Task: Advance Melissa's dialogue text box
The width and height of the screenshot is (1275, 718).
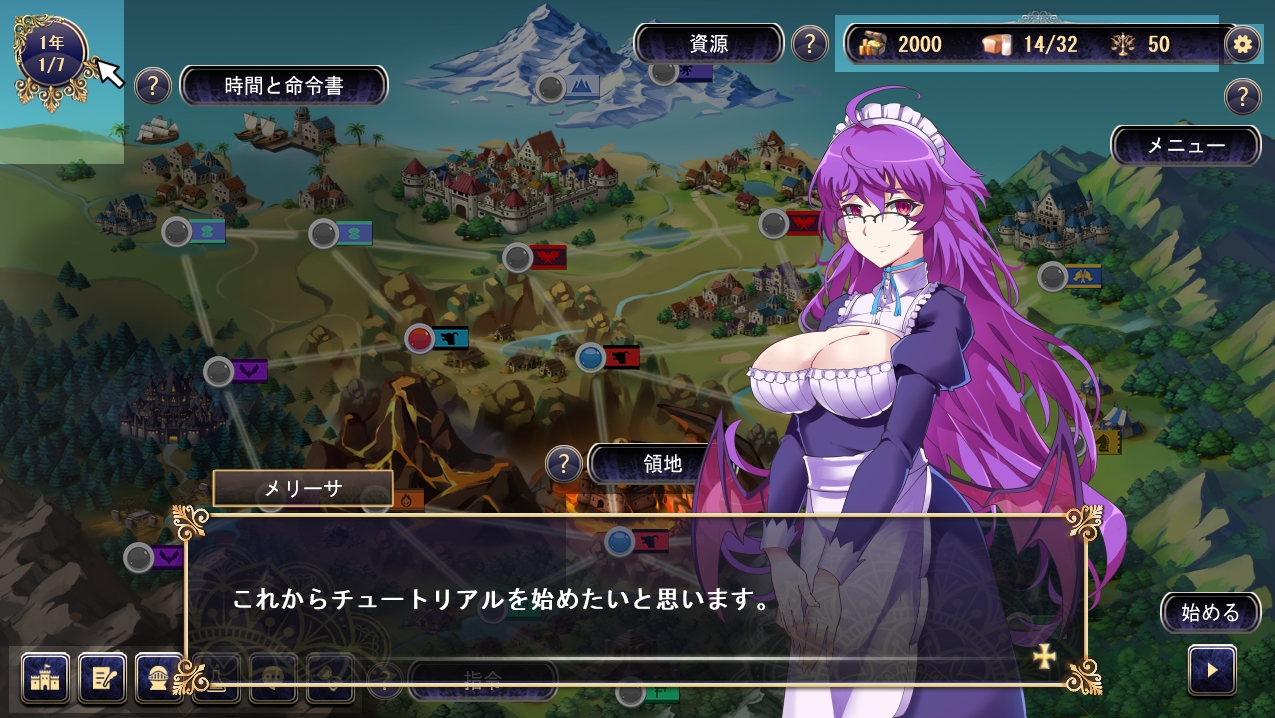Action: 635,600
